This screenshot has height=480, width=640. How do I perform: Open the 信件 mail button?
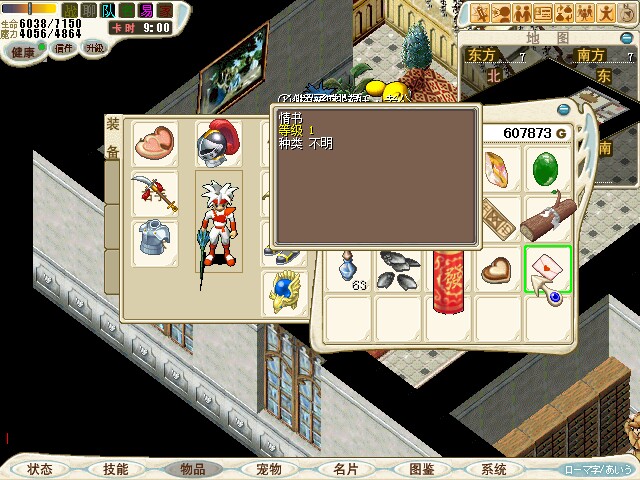coord(64,48)
